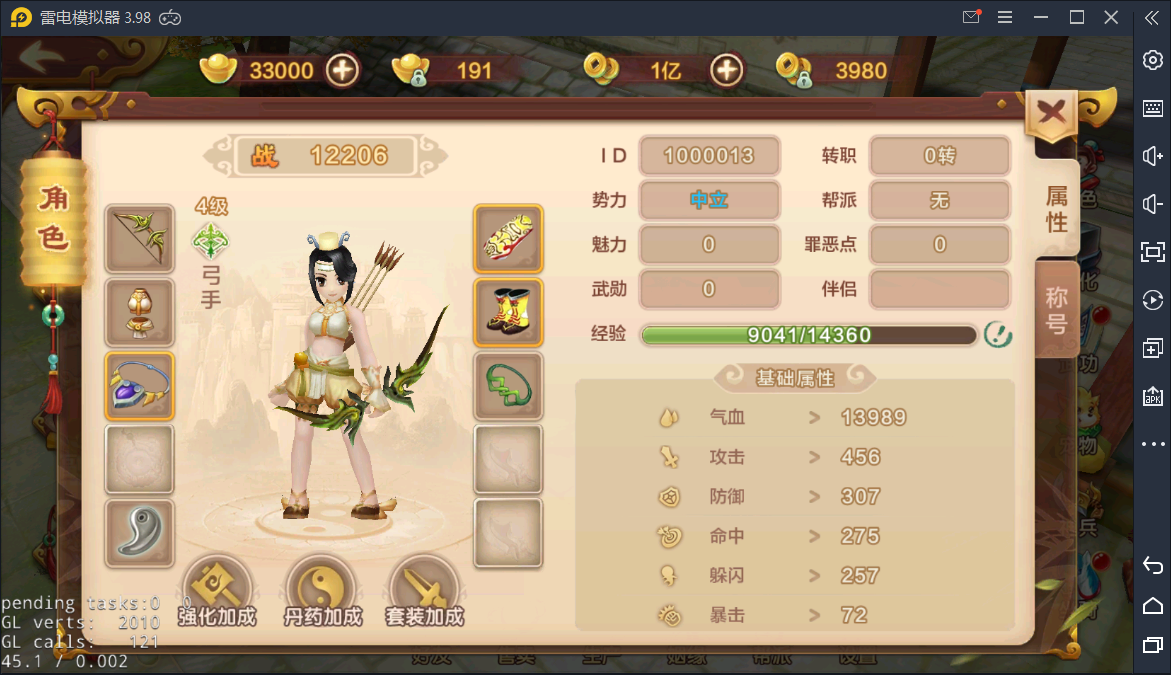The height and width of the screenshot is (675, 1171).
Task: View the 套装加成 set bonus
Action: pos(425,592)
